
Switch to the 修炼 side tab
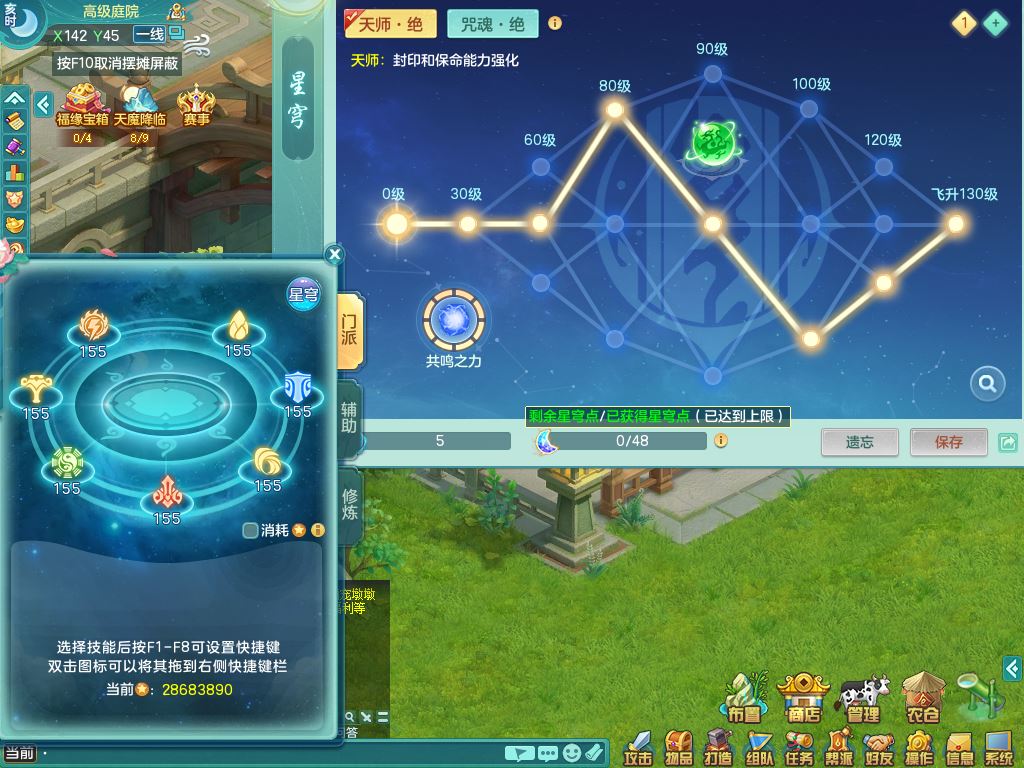tap(349, 505)
